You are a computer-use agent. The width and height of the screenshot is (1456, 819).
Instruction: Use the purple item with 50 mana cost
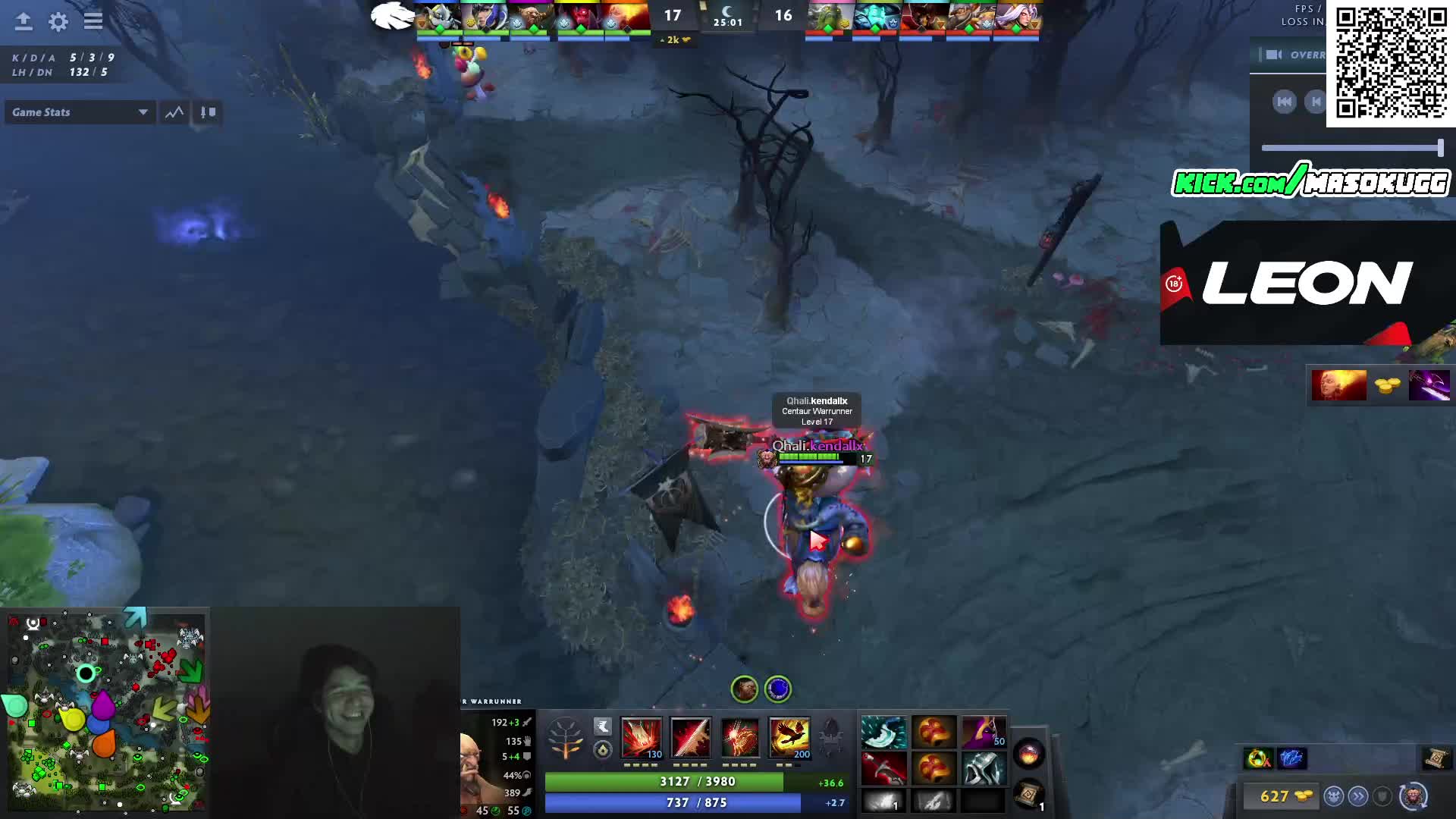pyautogui.click(x=984, y=733)
